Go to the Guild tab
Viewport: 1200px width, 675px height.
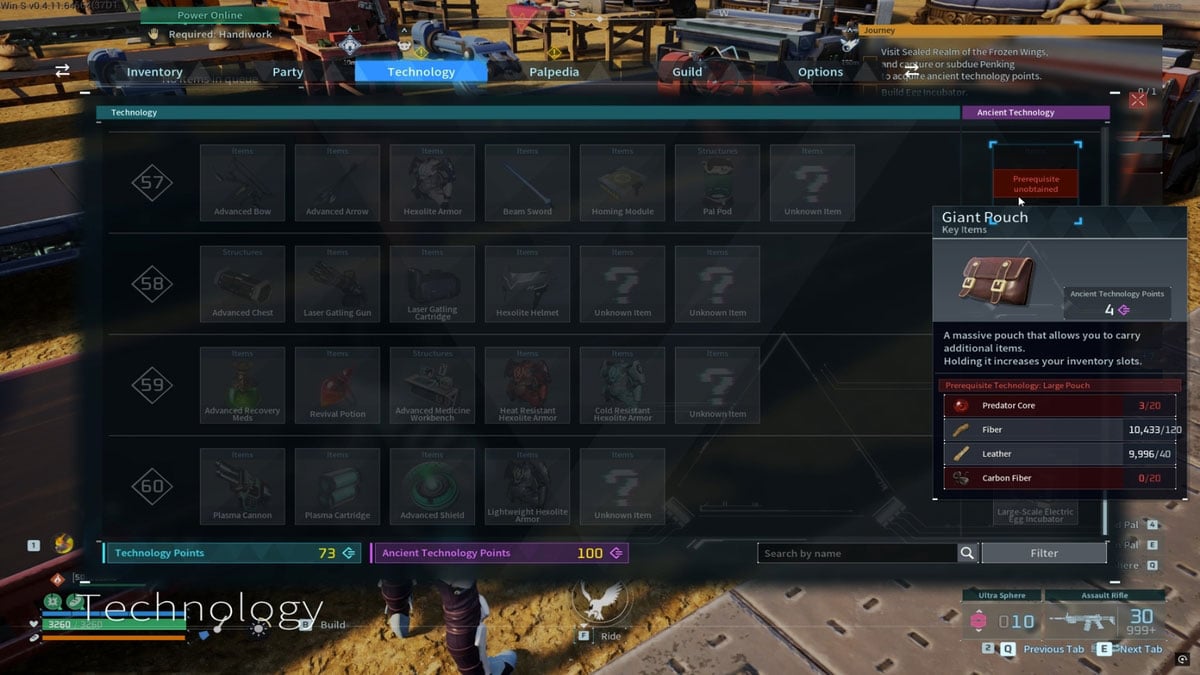pyautogui.click(x=687, y=72)
